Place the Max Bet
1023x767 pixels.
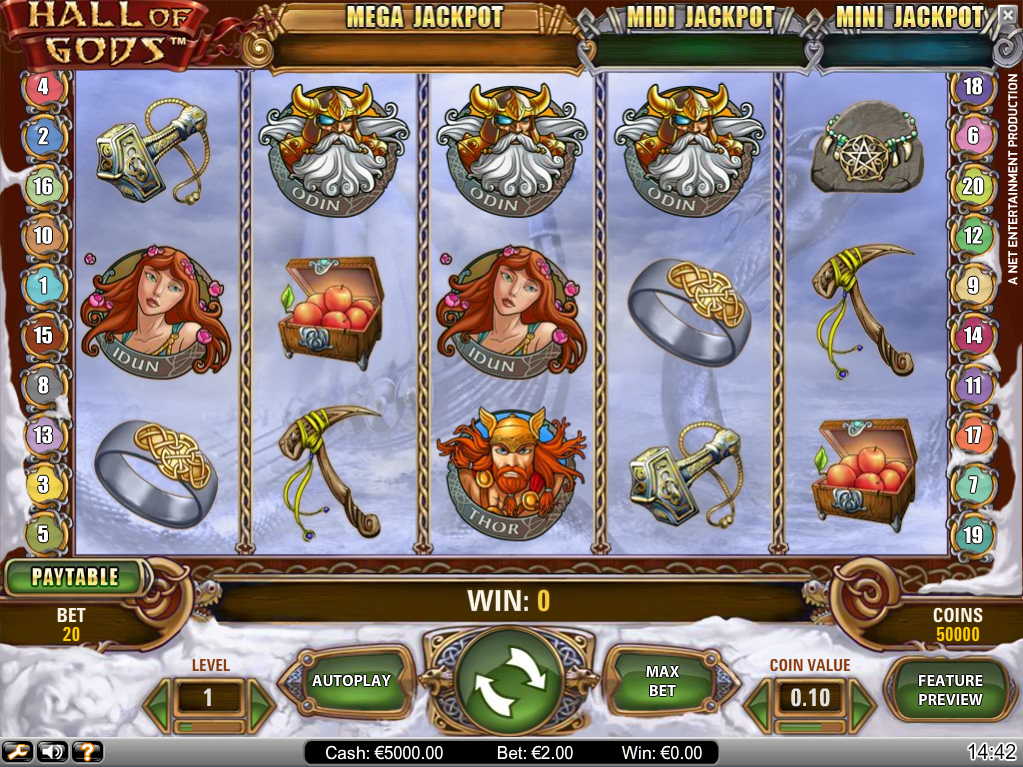tap(662, 682)
